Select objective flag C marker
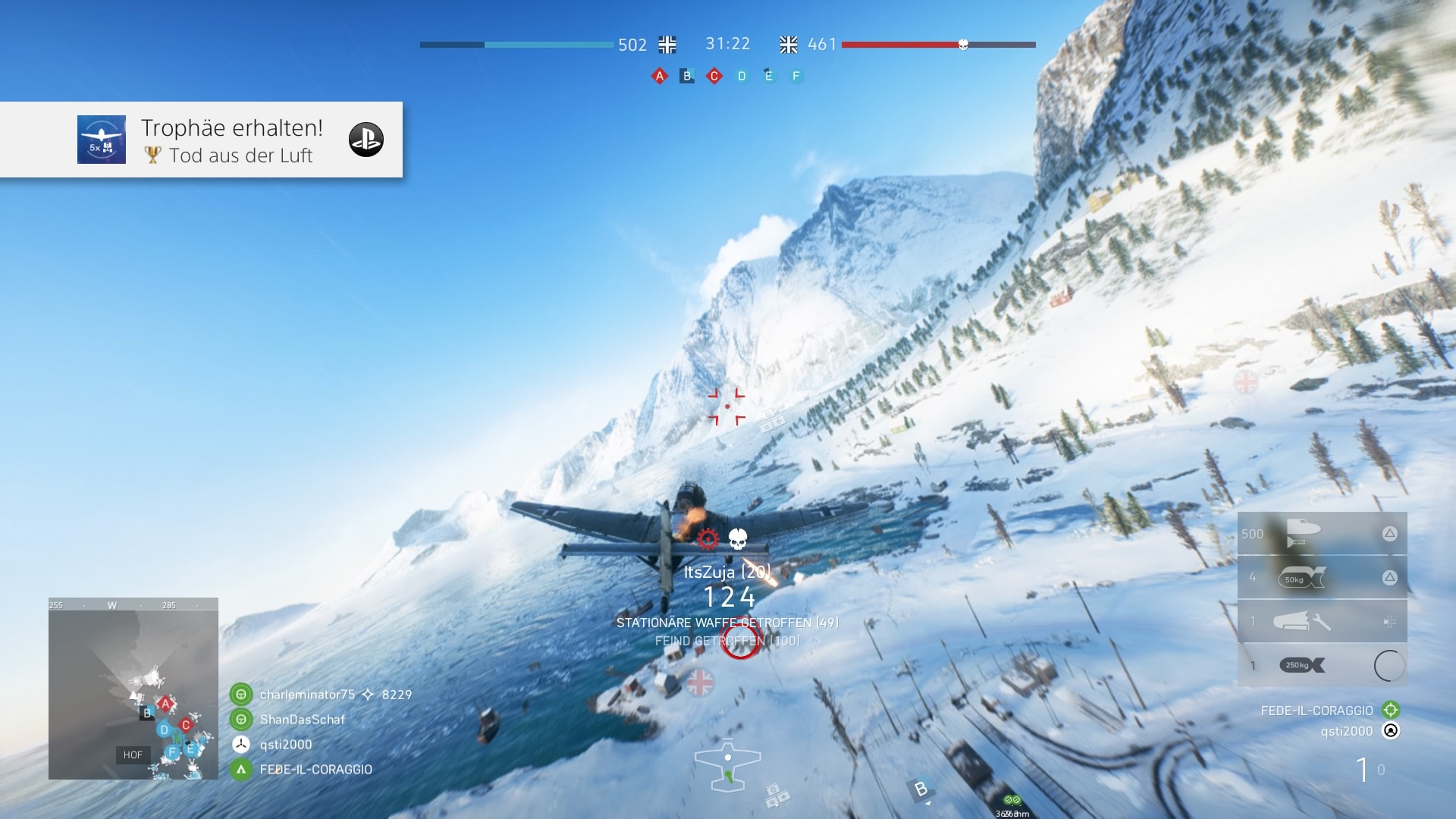Image resolution: width=1456 pixels, height=819 pixels. 714,76
